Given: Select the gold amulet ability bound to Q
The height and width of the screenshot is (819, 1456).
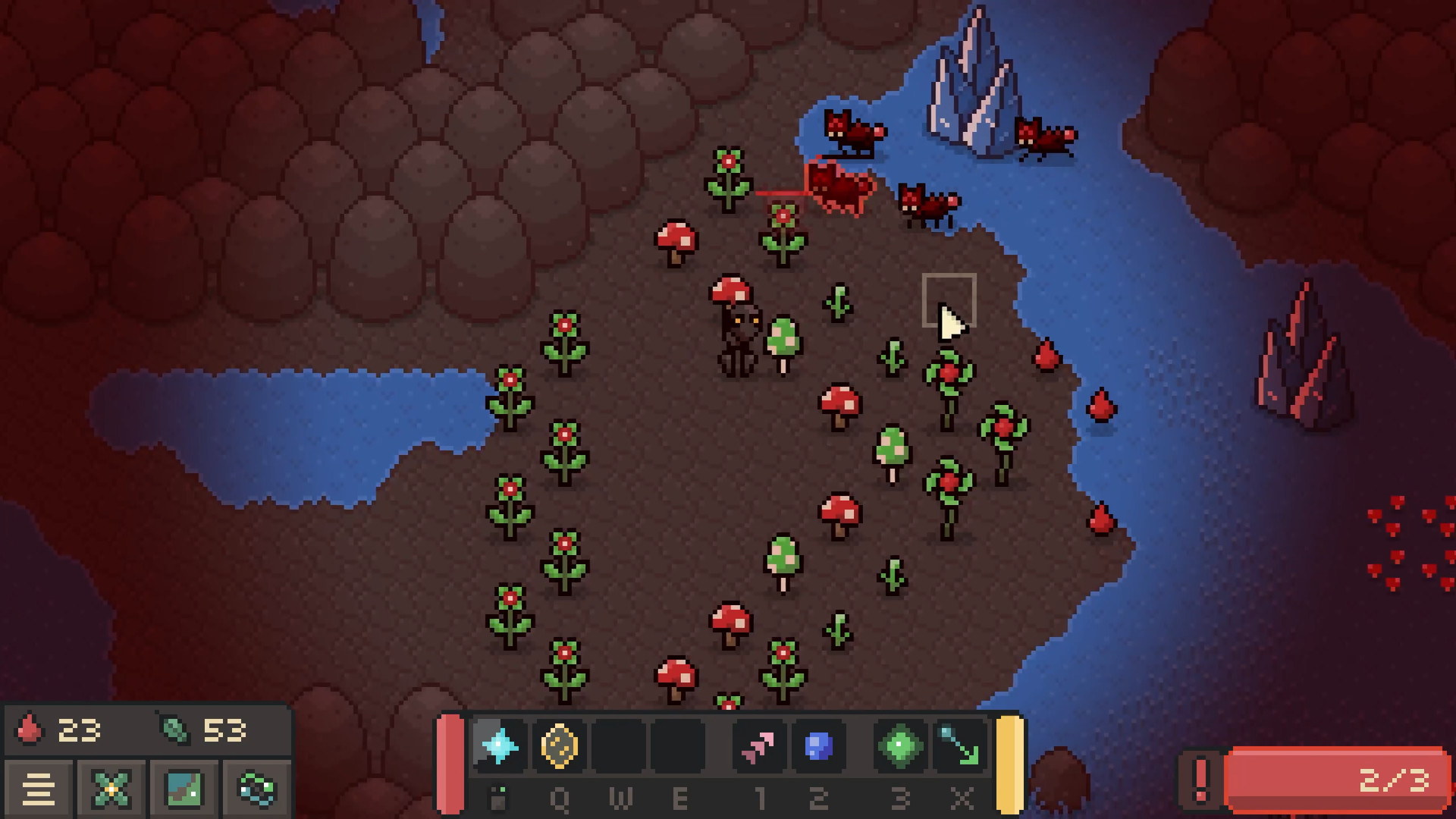Looking at the screenshot, I should [x=561, y=747].
